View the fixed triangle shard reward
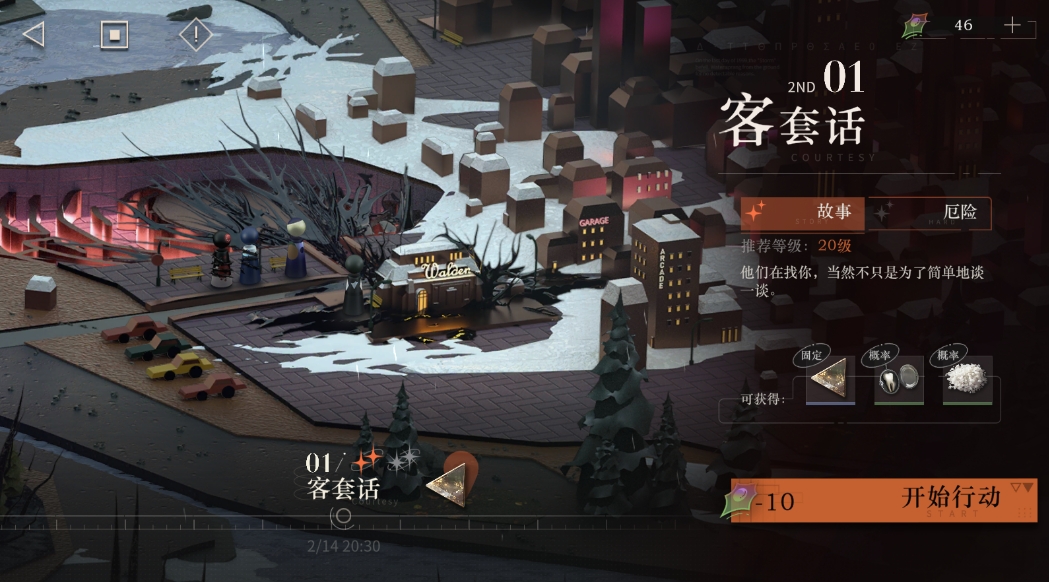This screenshot has width=1049, height=582. 831,380
